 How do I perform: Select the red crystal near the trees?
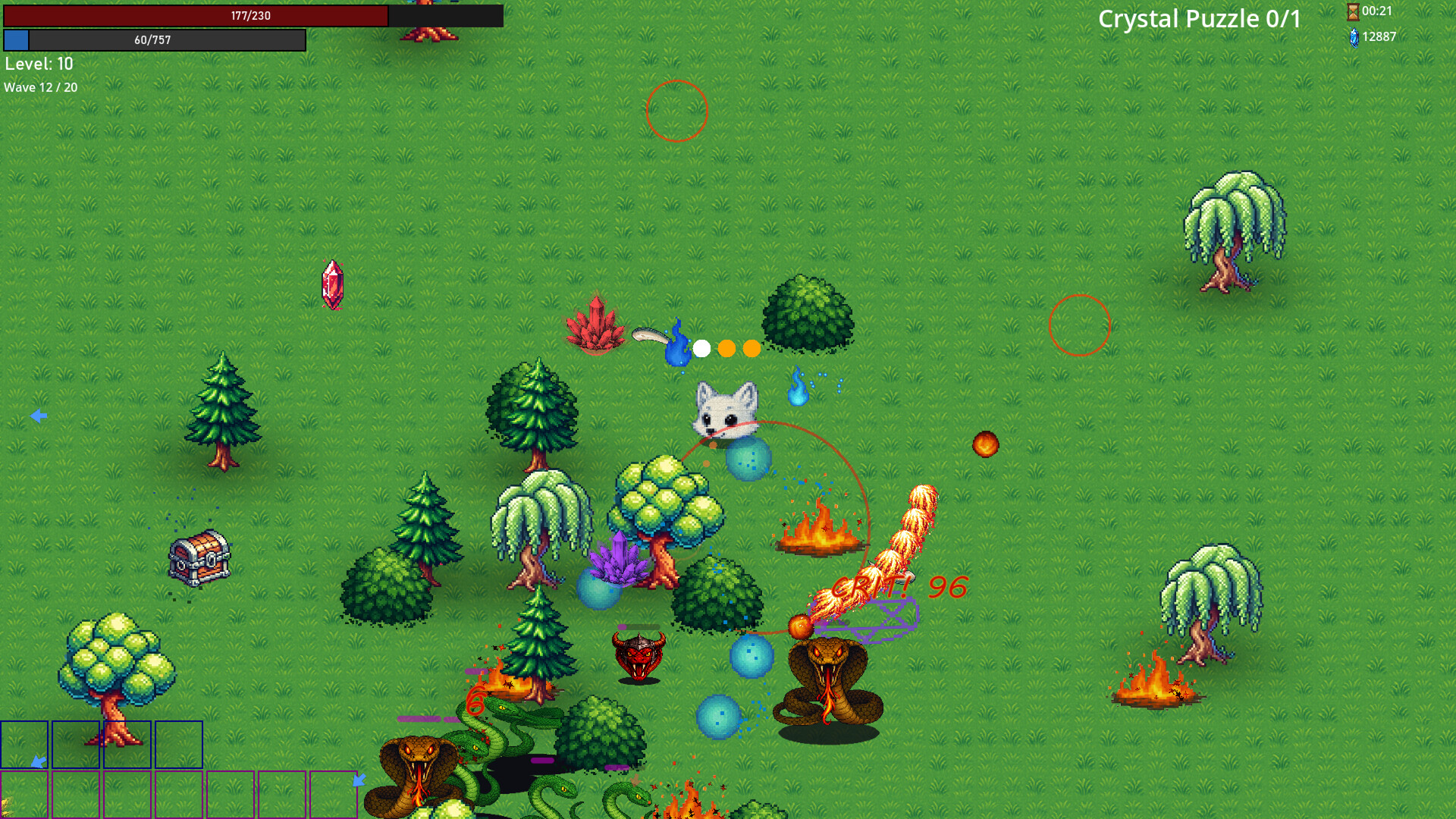(x=596, y=326)
